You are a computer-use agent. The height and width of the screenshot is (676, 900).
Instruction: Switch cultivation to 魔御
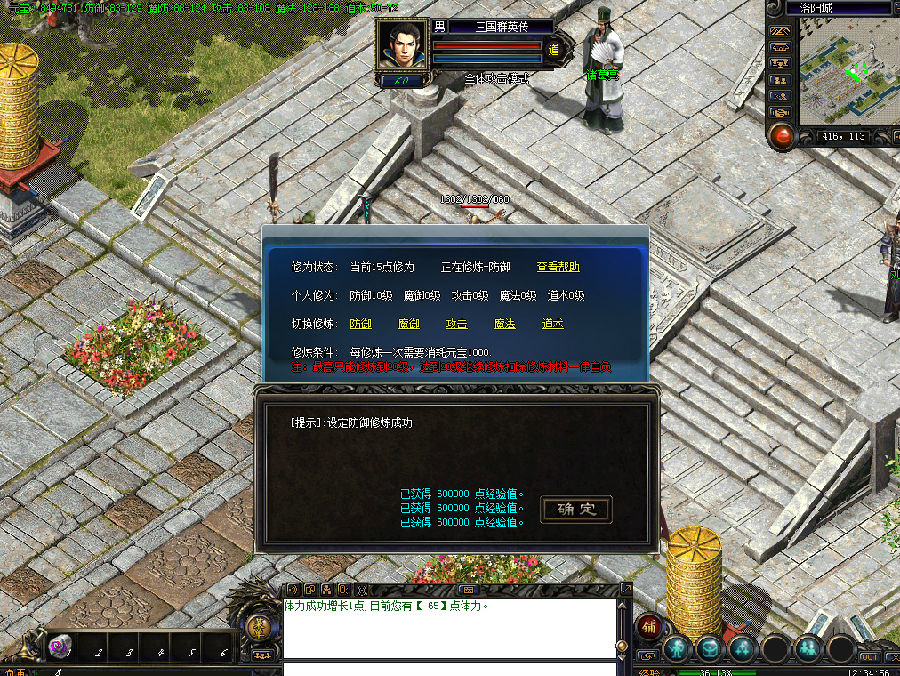408,324
